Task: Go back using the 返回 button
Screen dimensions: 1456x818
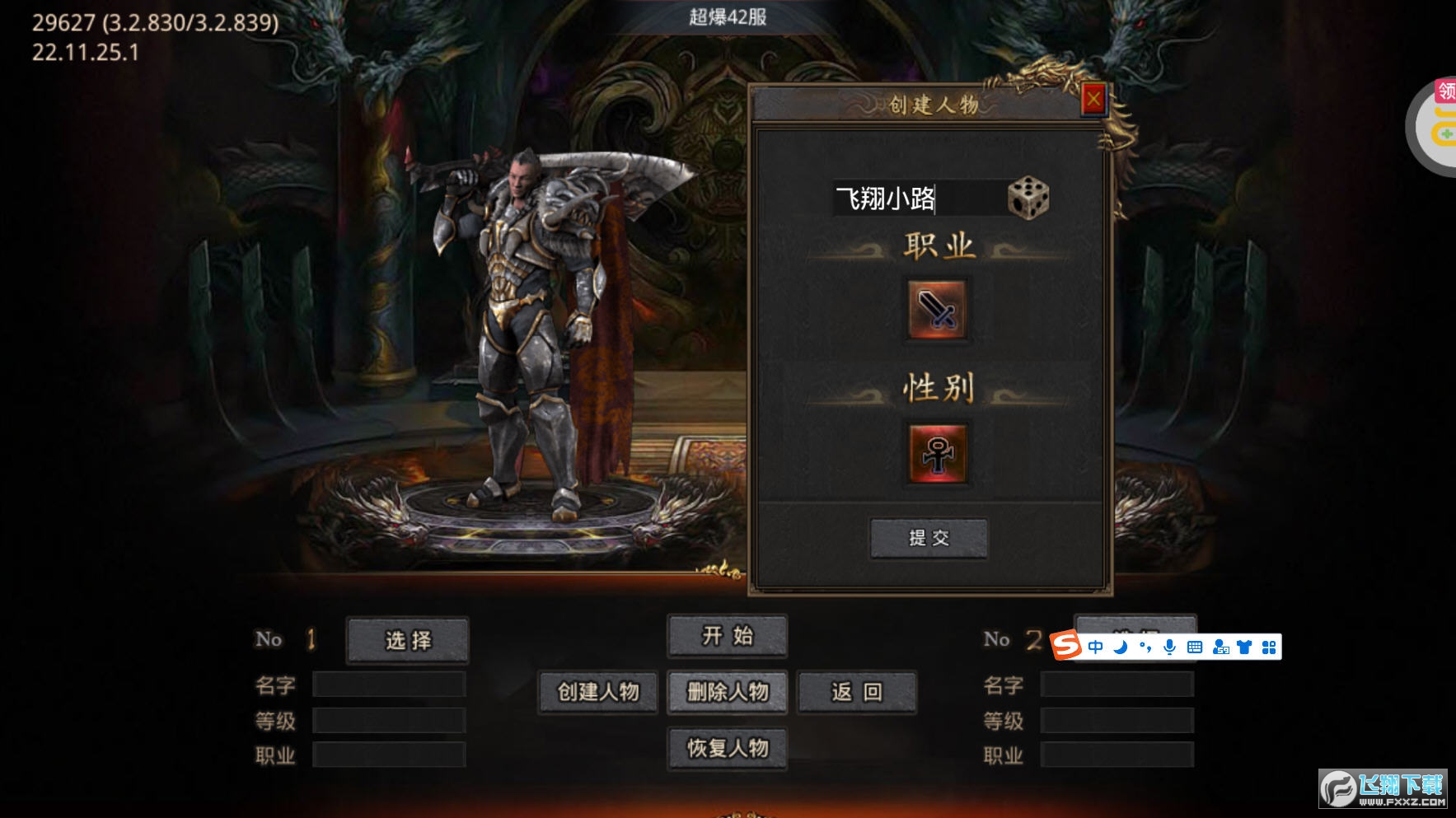Action: click(856, 692)
